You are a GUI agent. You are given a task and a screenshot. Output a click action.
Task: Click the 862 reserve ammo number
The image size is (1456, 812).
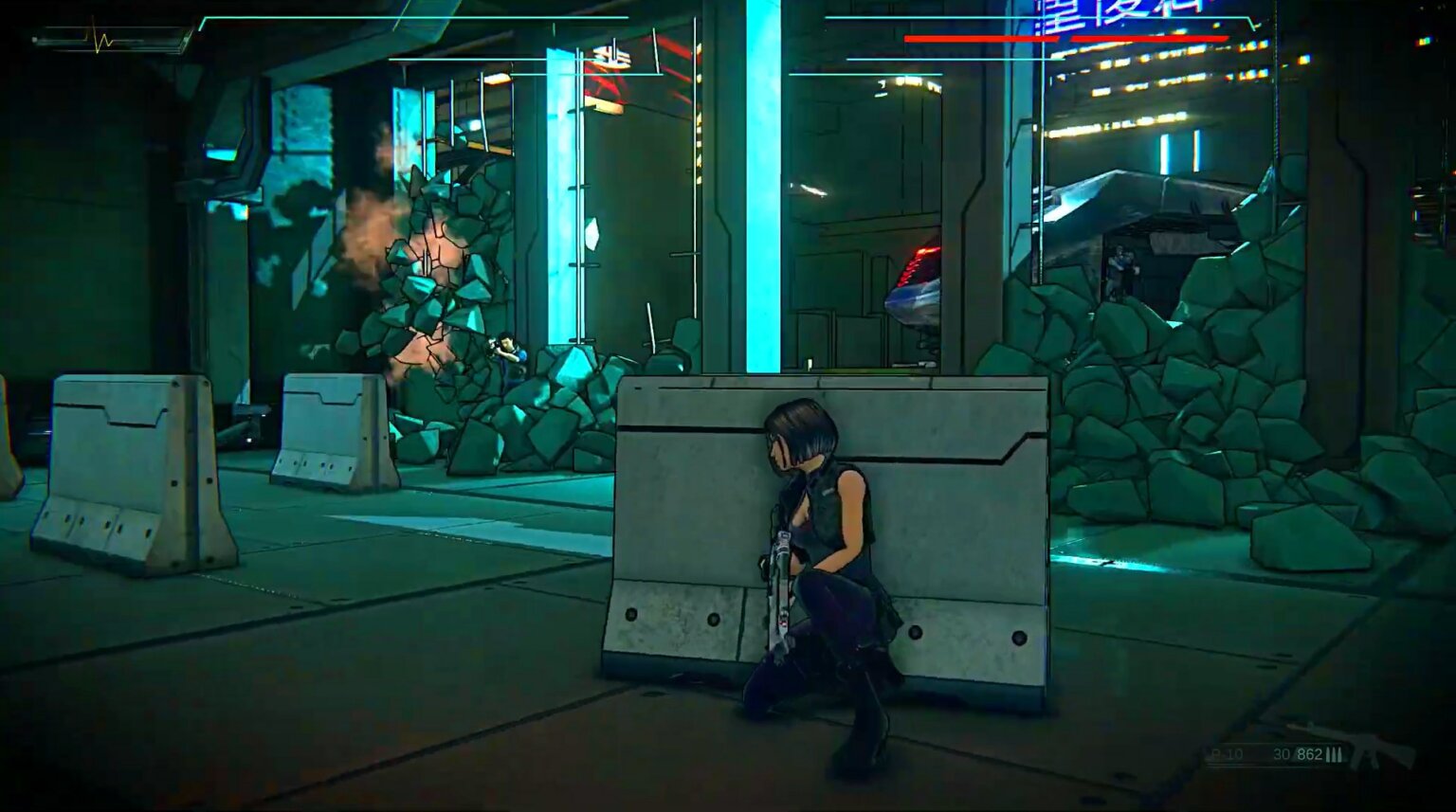pyautogui.click(x=1310, y=754)
